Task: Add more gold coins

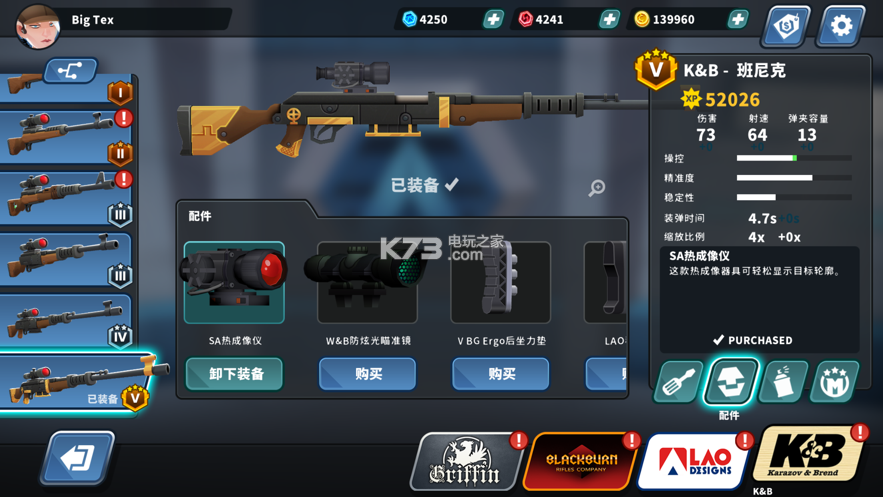Action: pyautogui.click(x=737, y=19)
